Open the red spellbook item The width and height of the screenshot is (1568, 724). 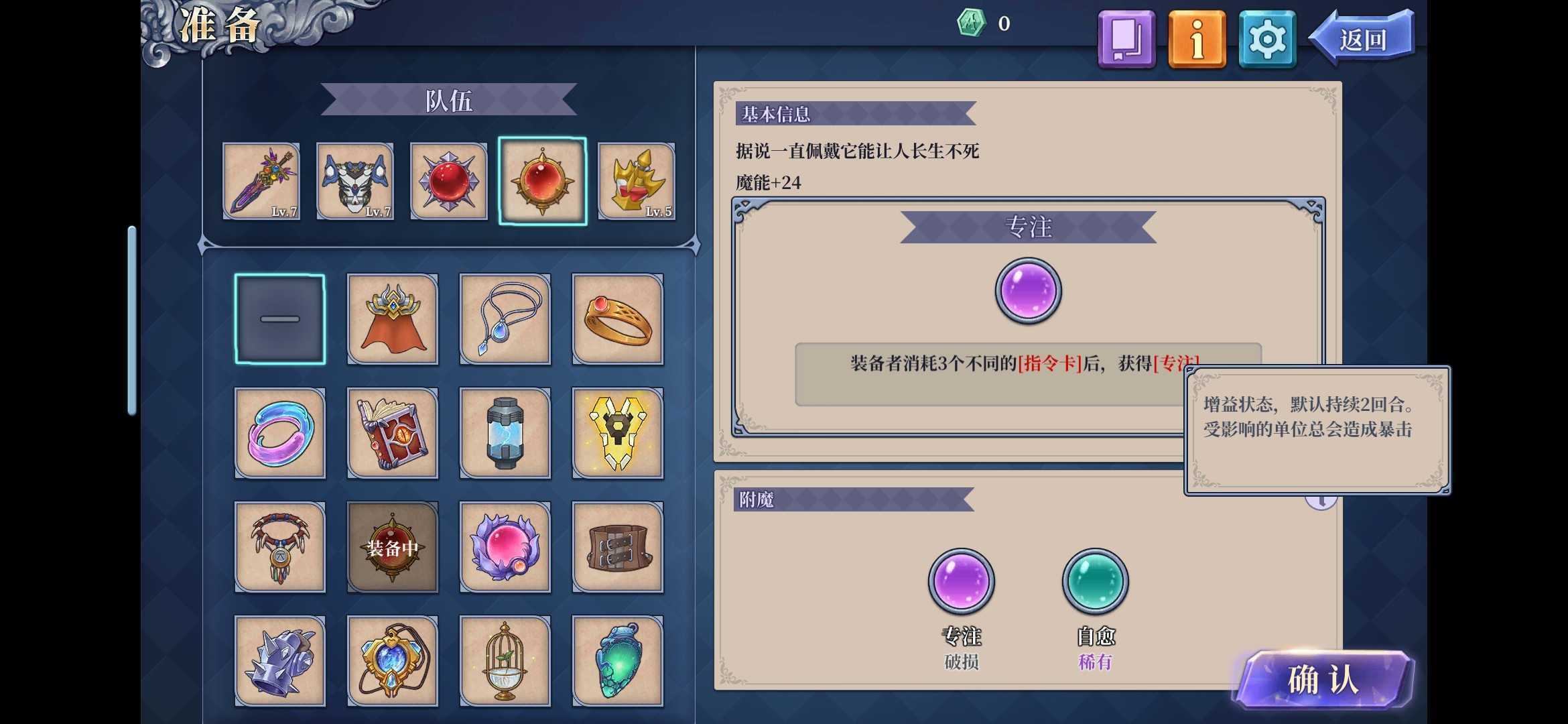(x=393, y=432)
